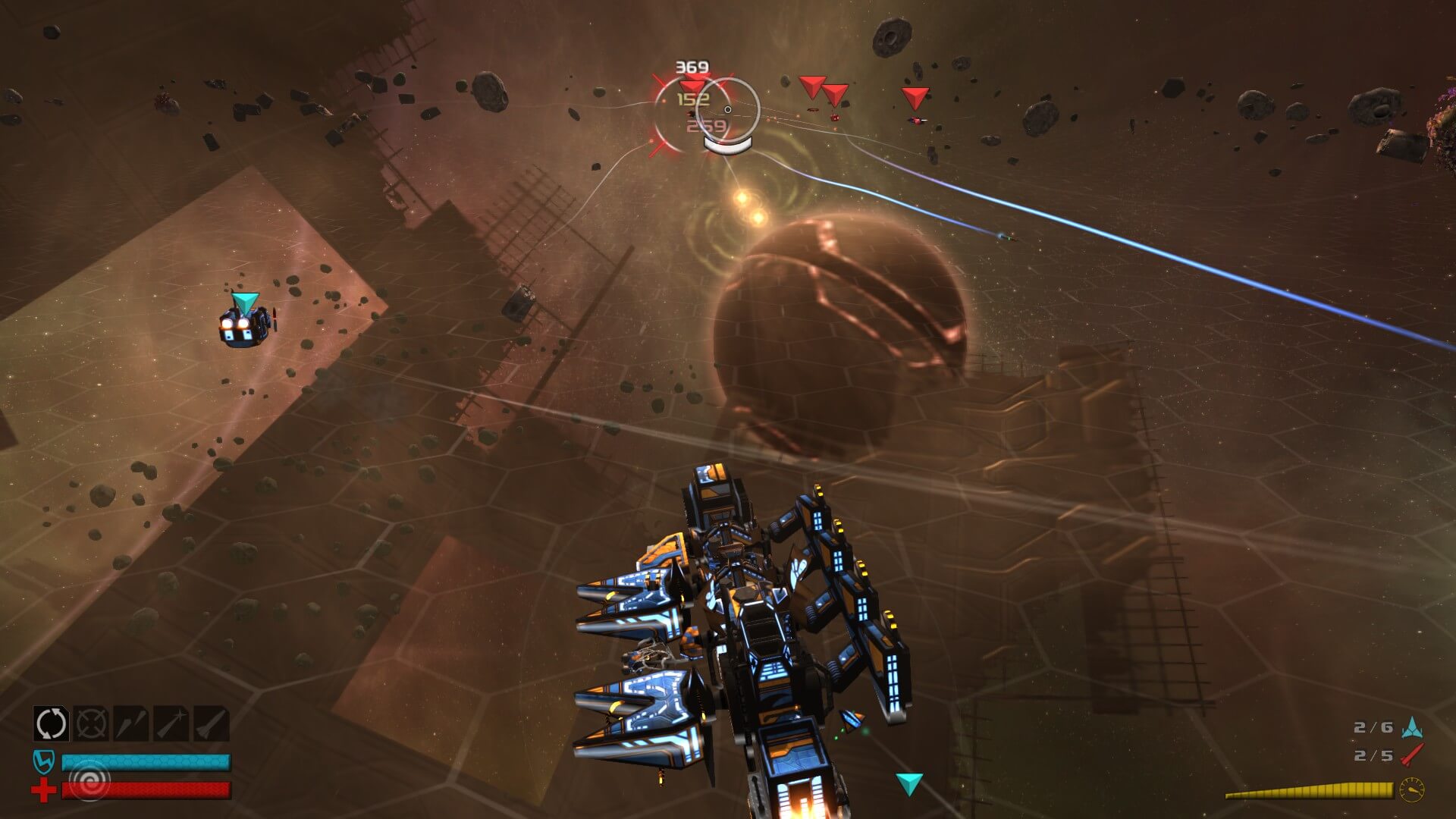Click the red missile icon

(1411, 755)
